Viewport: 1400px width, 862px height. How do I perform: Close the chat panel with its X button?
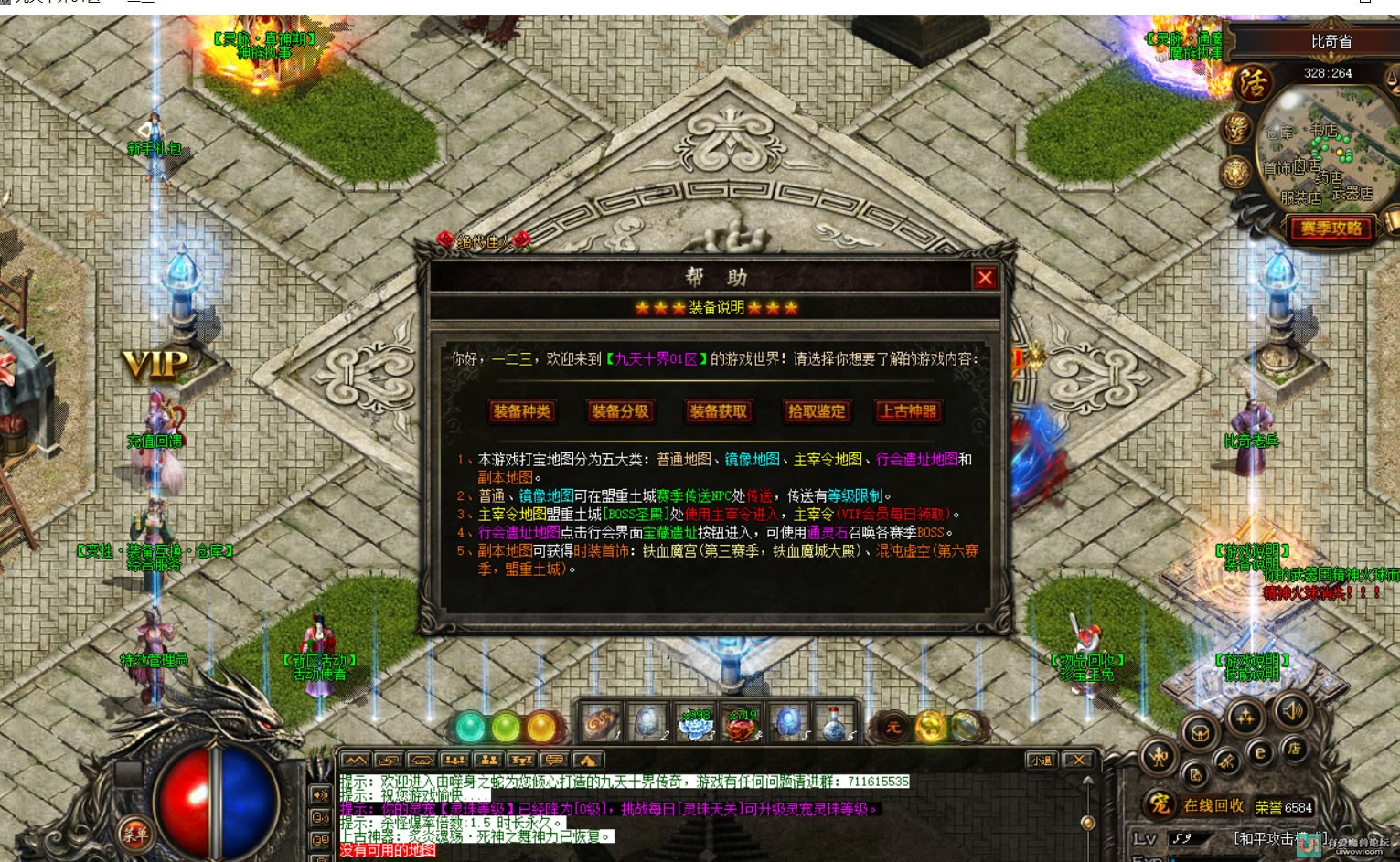[1079, 761]
